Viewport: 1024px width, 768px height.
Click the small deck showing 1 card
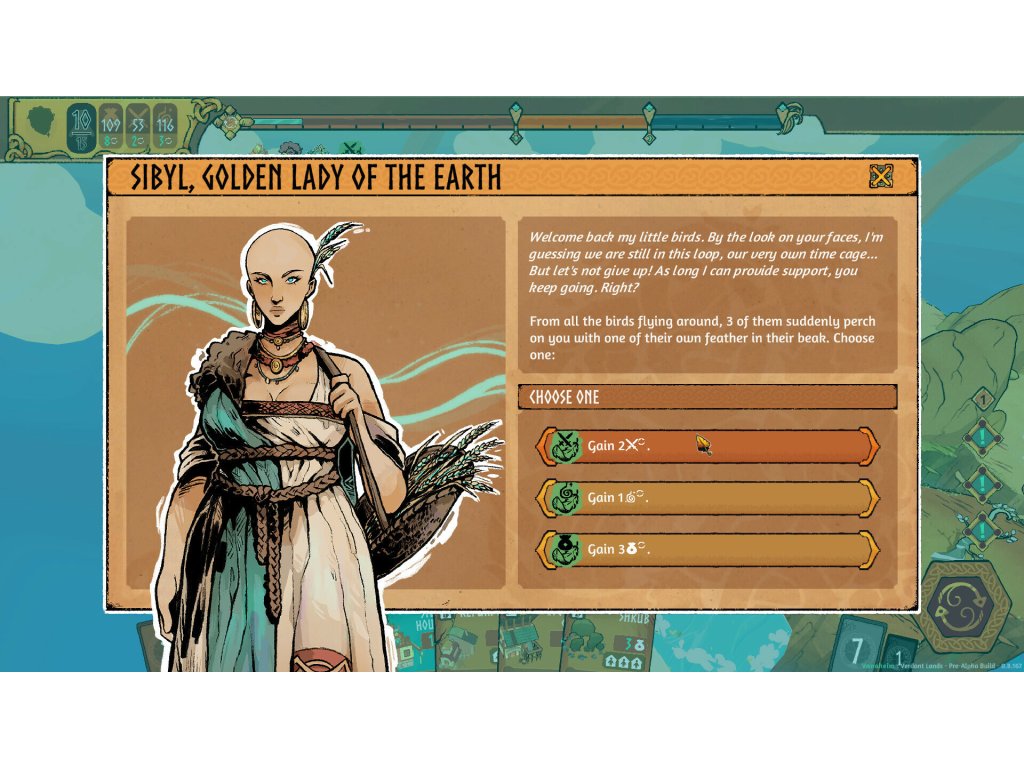coord(900,652)
